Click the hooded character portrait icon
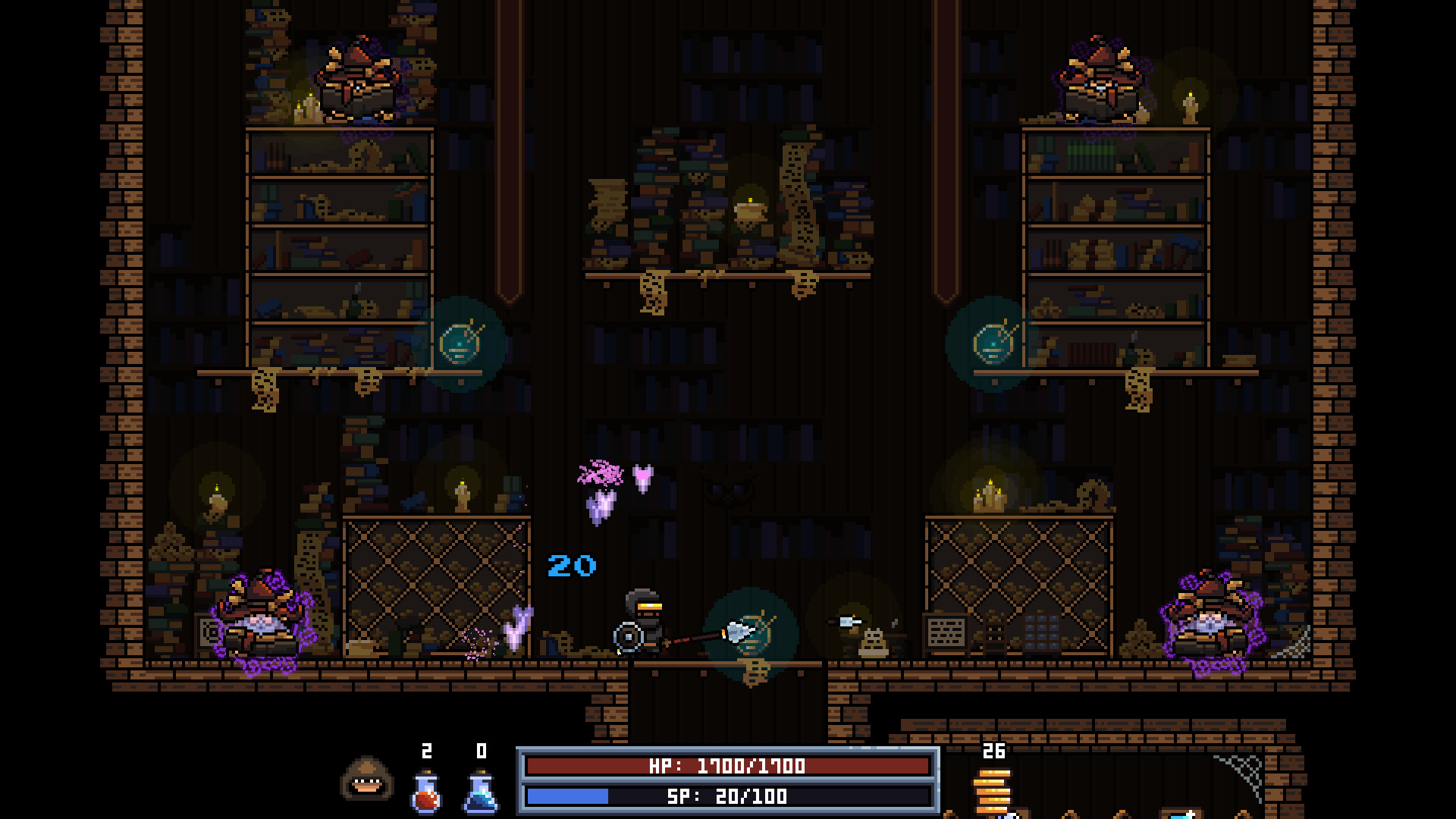The width and height of the screenshot is (1456, 819). point(366,778)
